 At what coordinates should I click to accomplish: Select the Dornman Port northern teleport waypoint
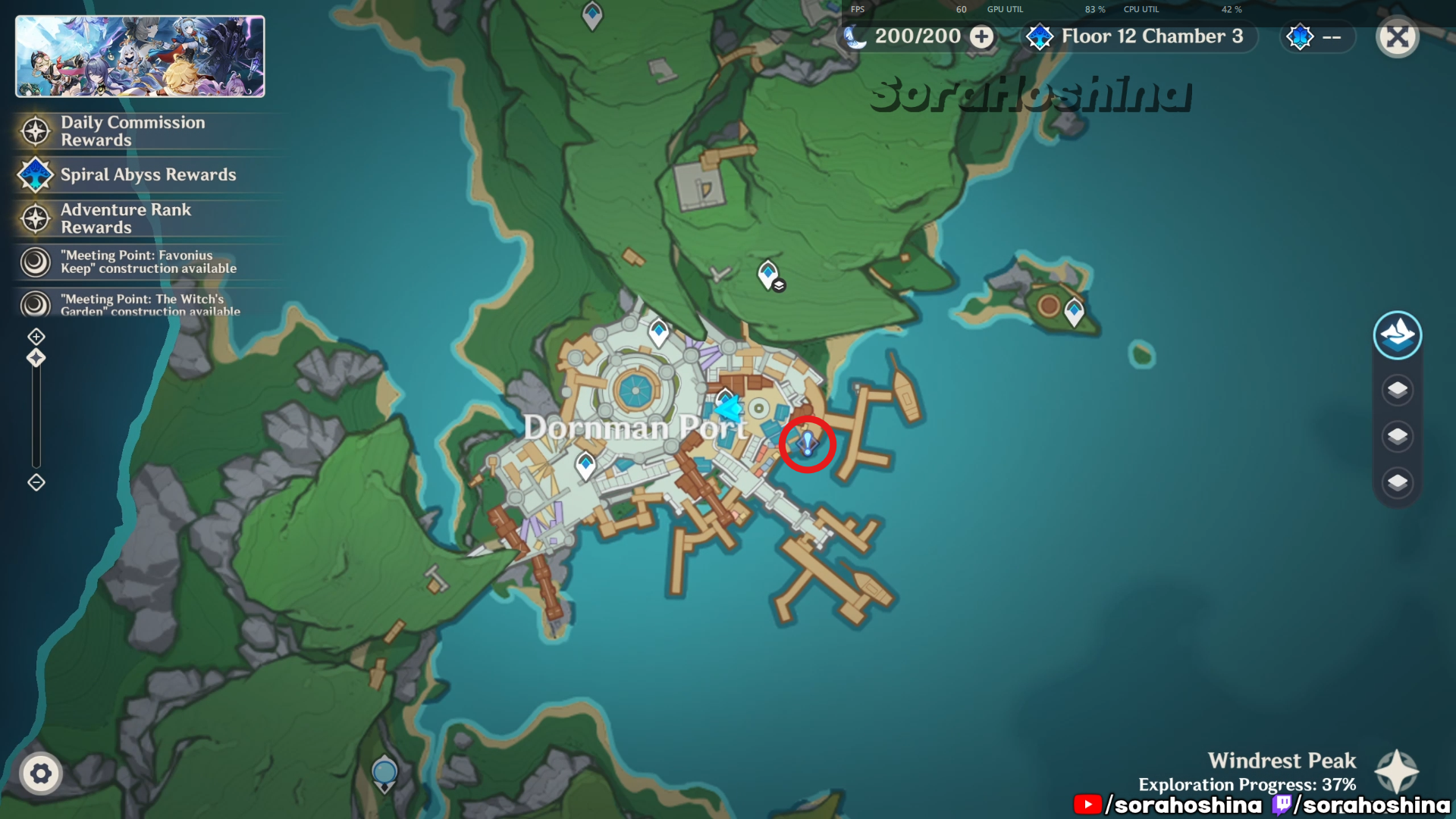click(658, 332)
